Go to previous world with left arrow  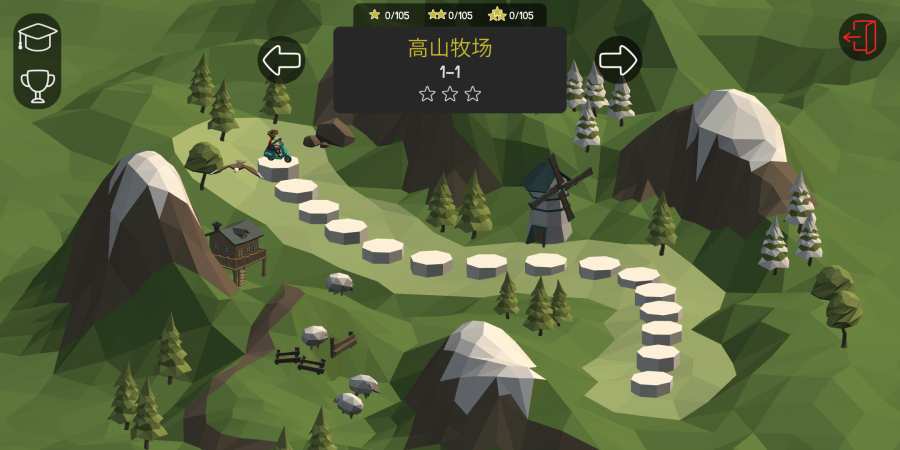pos(281,60)
